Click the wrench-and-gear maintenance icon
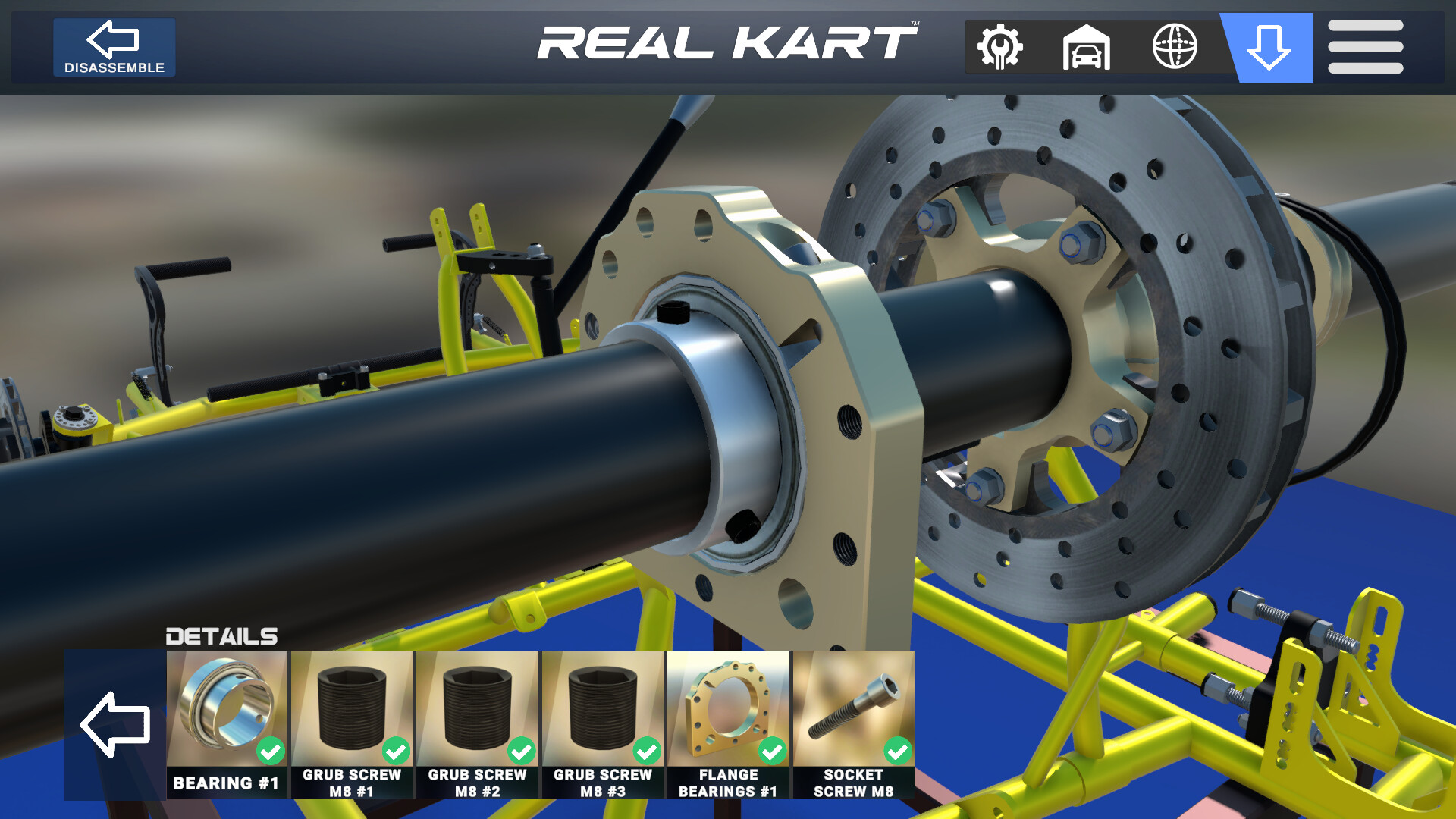Image resolution: width=1456 pixels, height=819 pixels. pyautogui.click(x=999, y=47)
